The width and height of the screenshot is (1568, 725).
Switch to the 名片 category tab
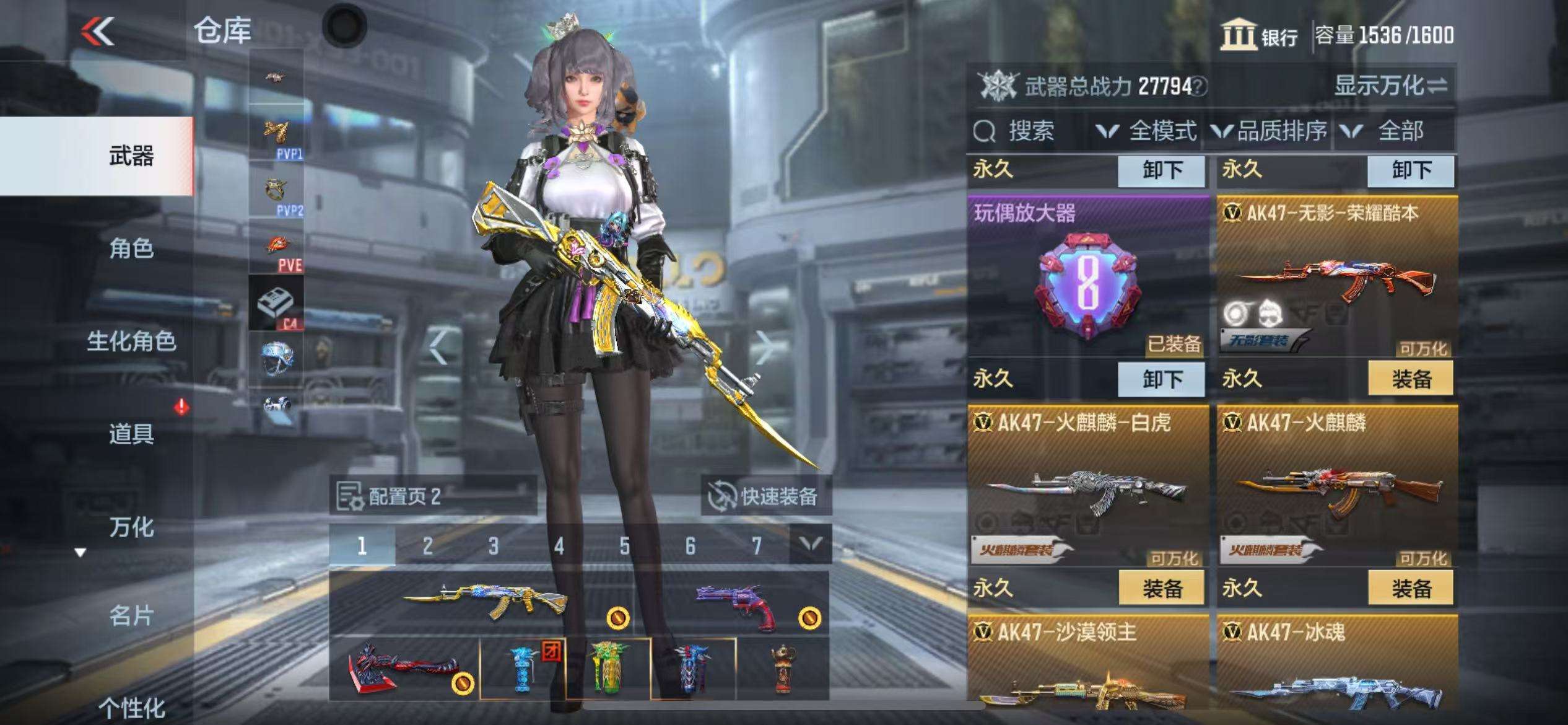pyautogui.click(x=131, y=616)
